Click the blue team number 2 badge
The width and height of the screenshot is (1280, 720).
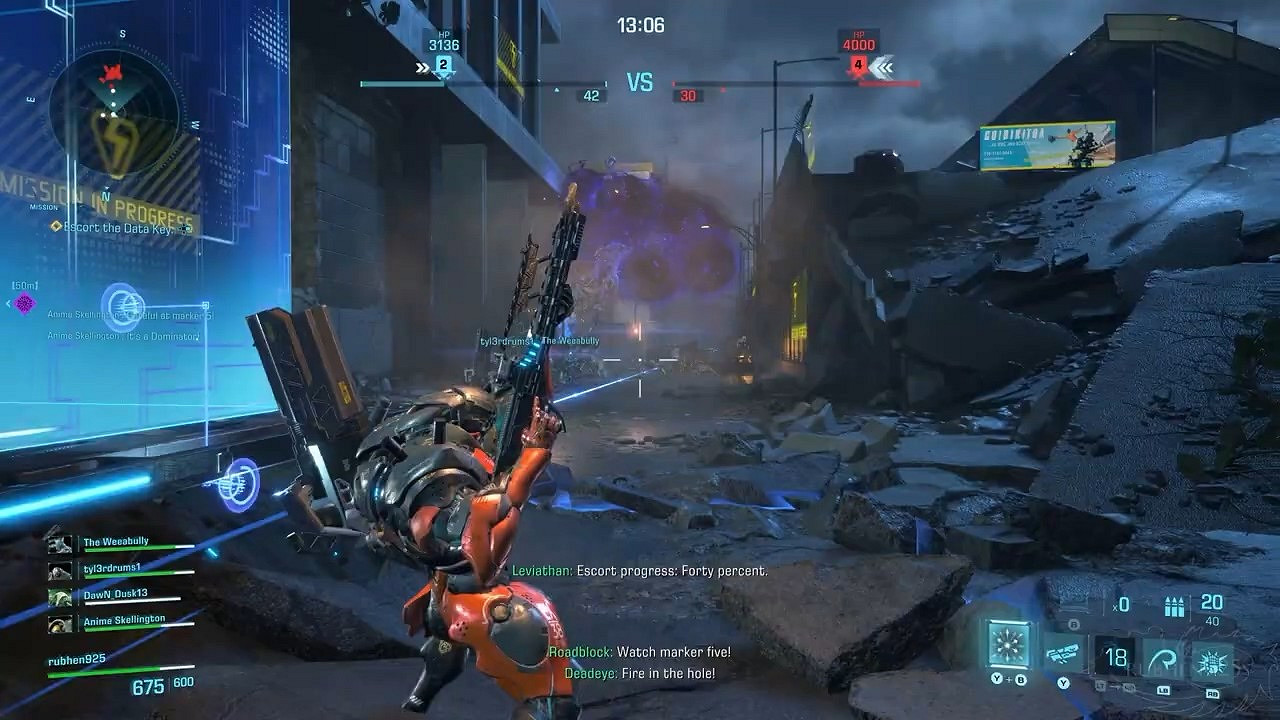pyautogui.click(x=443, y=66)
